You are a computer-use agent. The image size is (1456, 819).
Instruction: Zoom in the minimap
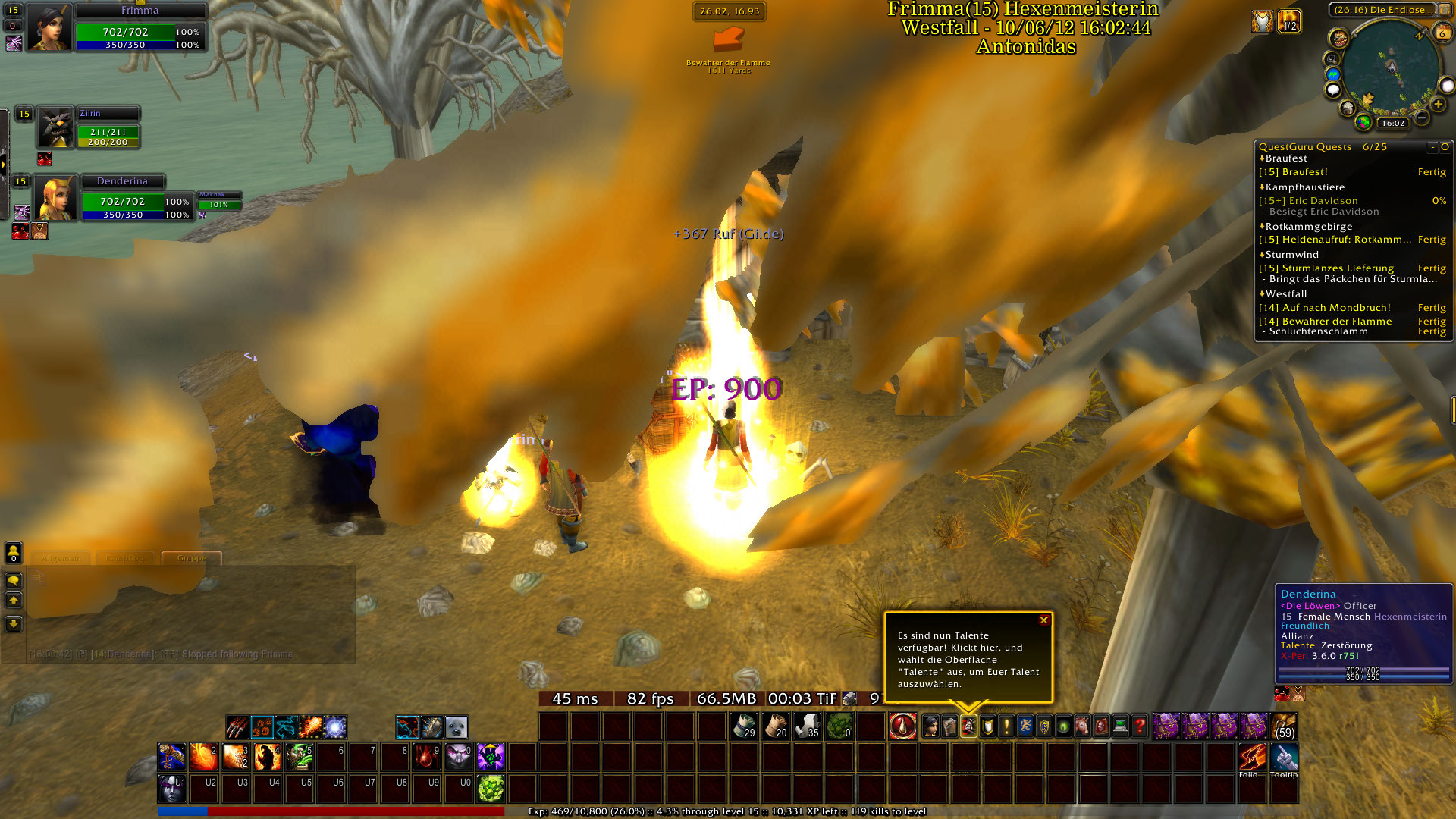click(x=1438, y=104)
